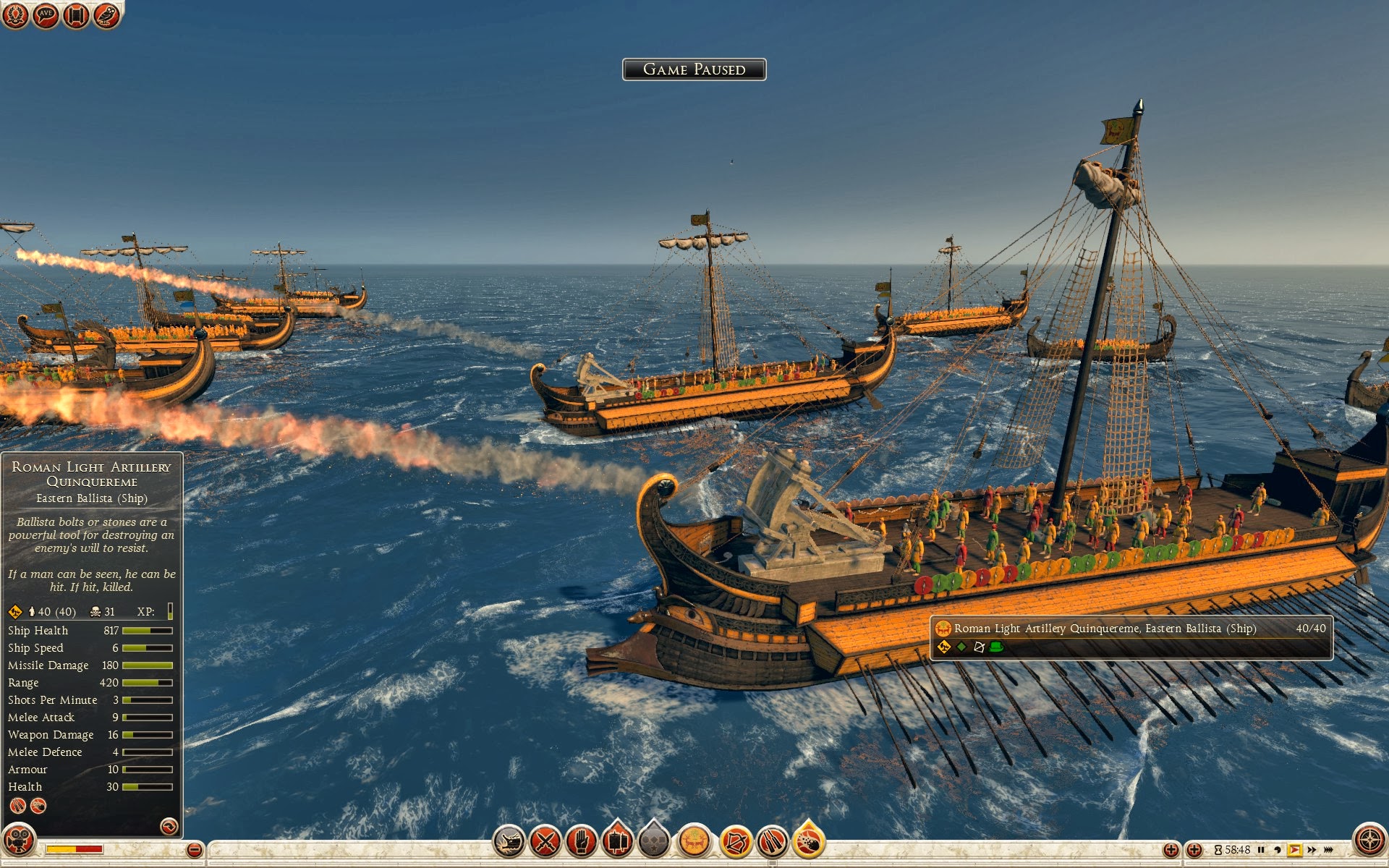The height and width of the screenshot is (868, 1389).
Task: Set battle speed to normal play
Action: coord(1294,850)
